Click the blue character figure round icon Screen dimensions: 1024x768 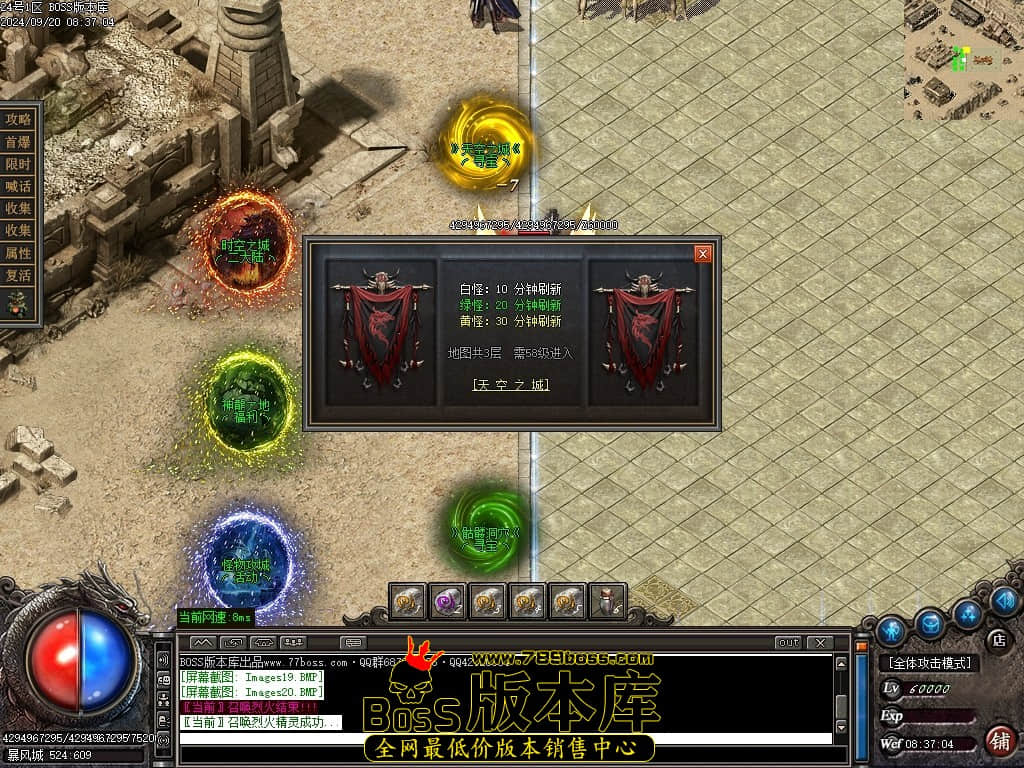coord(891,629)
